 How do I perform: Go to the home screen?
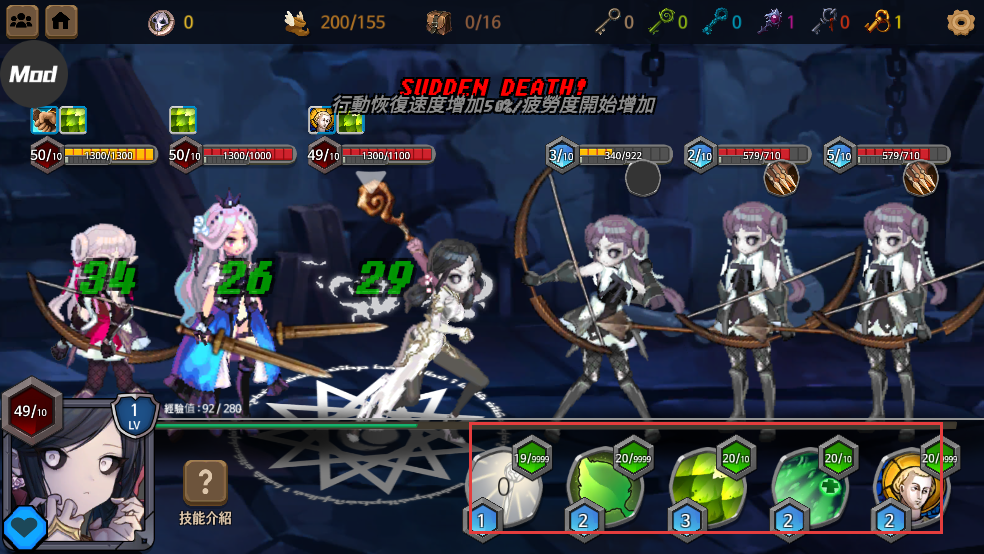(61, 20)
